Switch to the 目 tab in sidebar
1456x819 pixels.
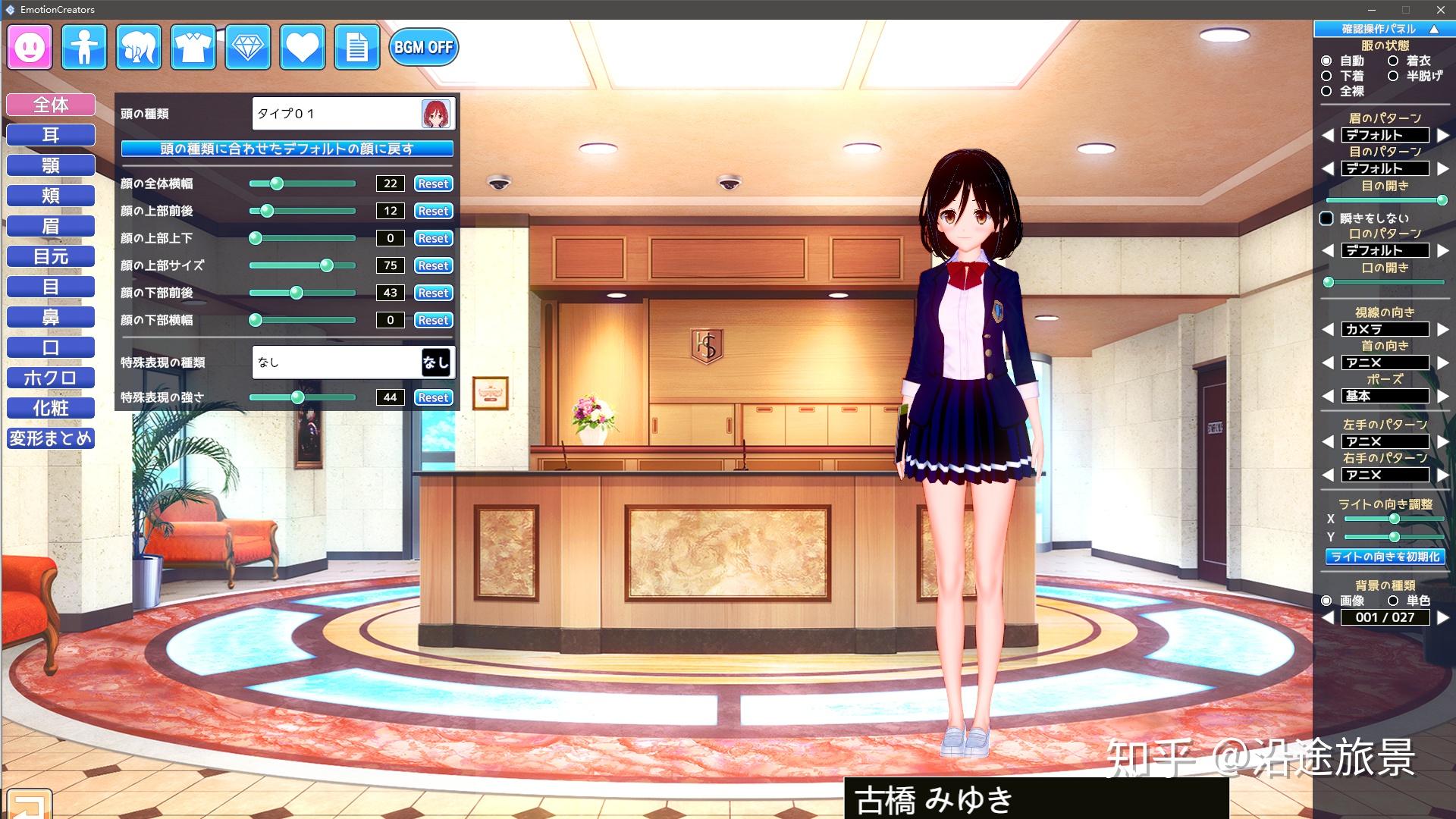tap(50, 287)
